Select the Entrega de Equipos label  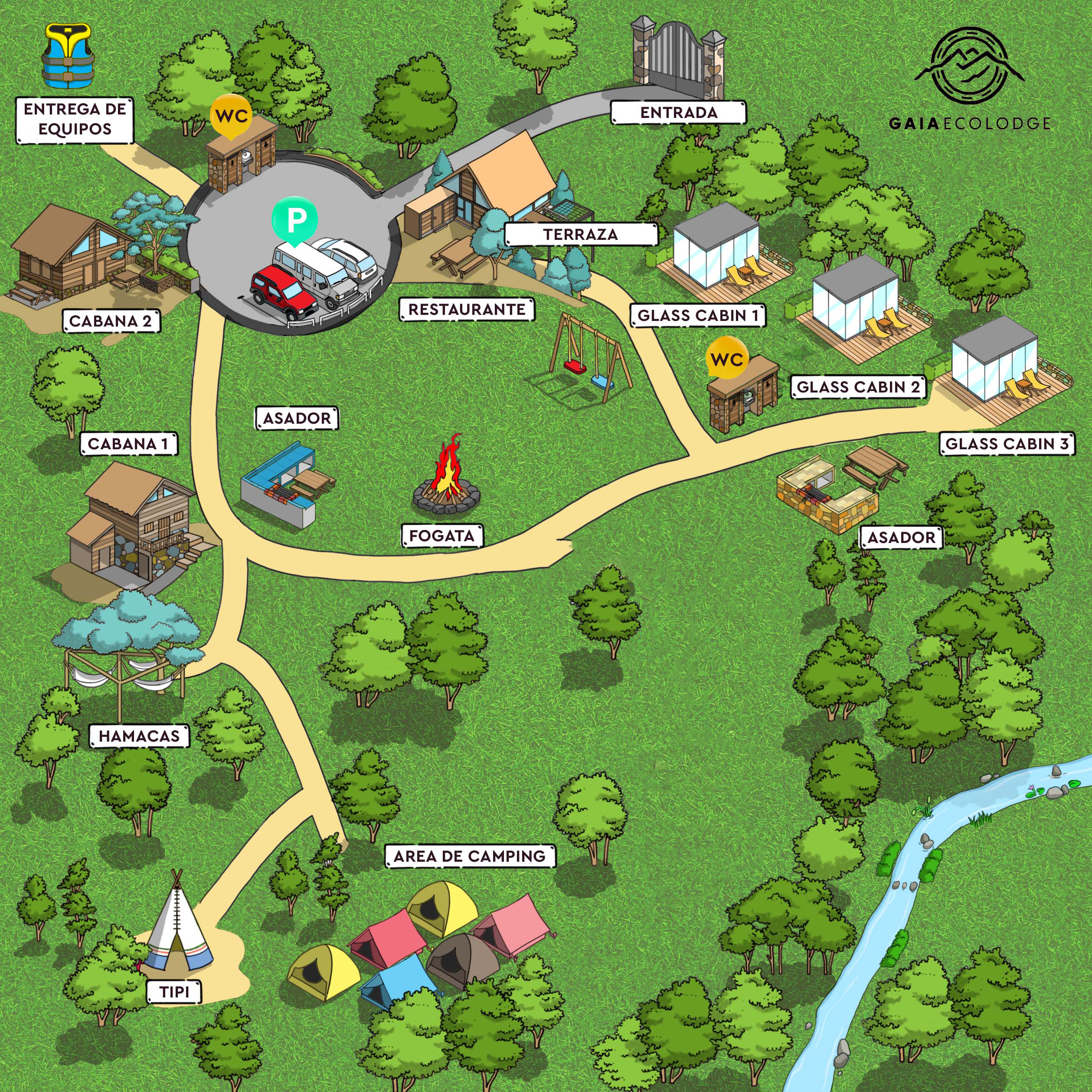click(75, 119)
